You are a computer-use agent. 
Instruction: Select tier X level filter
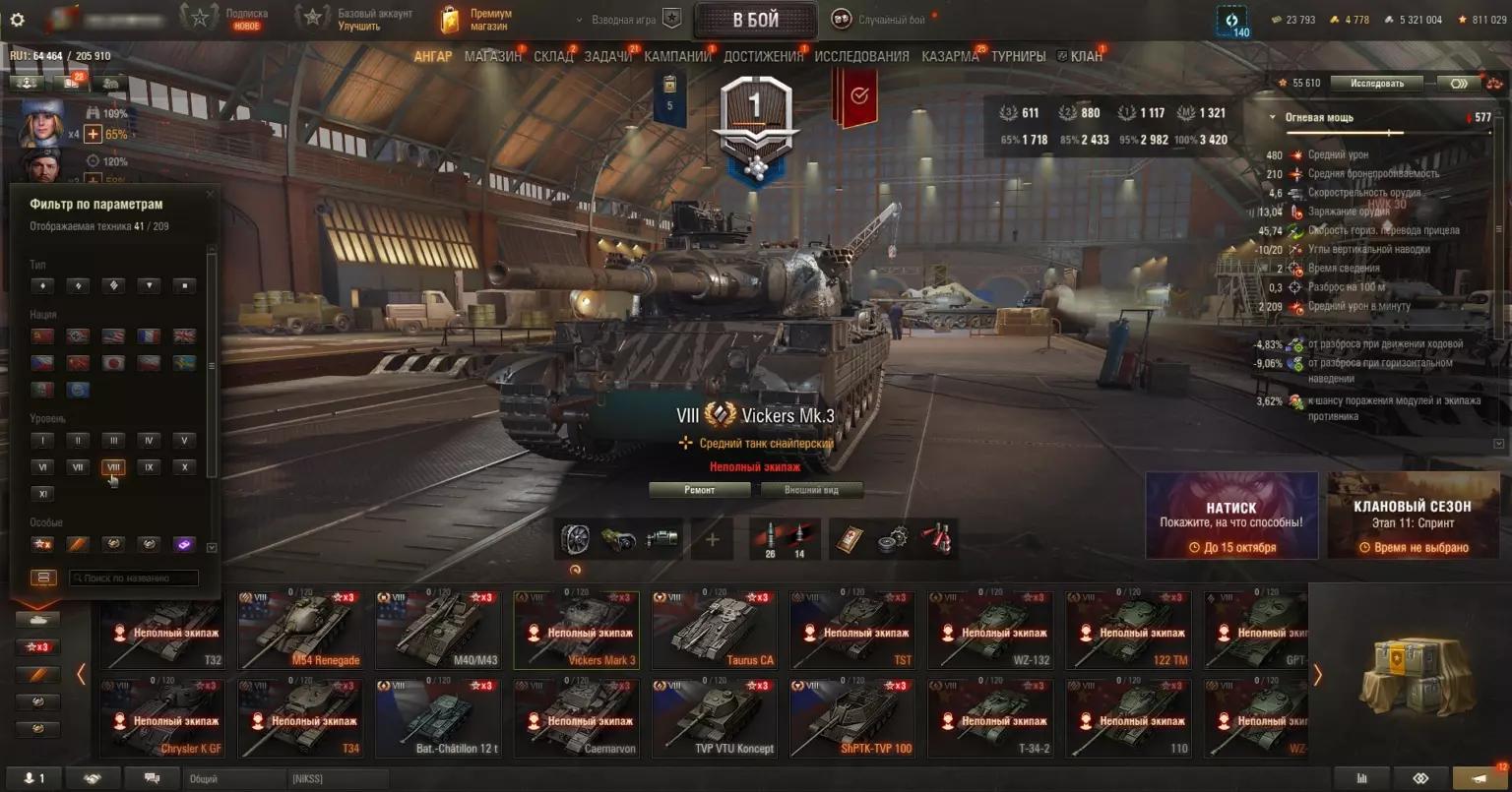pos(184,467)
